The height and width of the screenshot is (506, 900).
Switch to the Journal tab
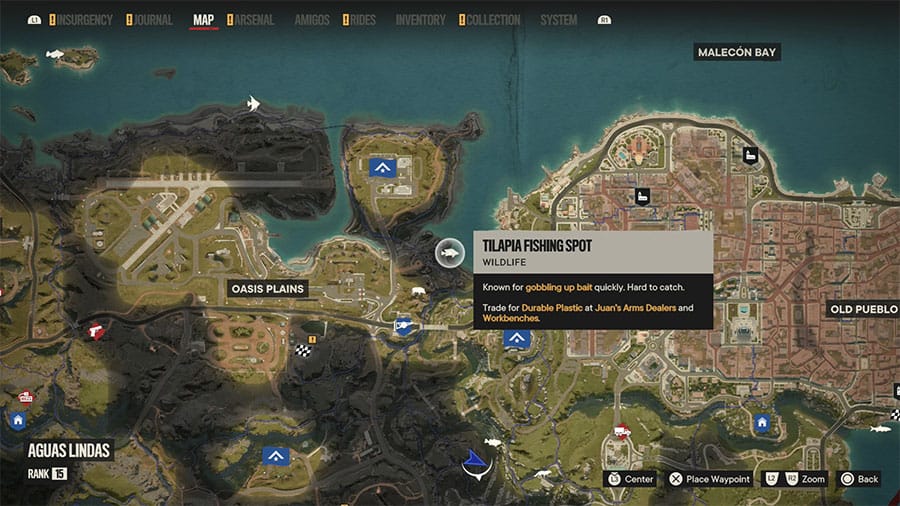pos(152,20)
